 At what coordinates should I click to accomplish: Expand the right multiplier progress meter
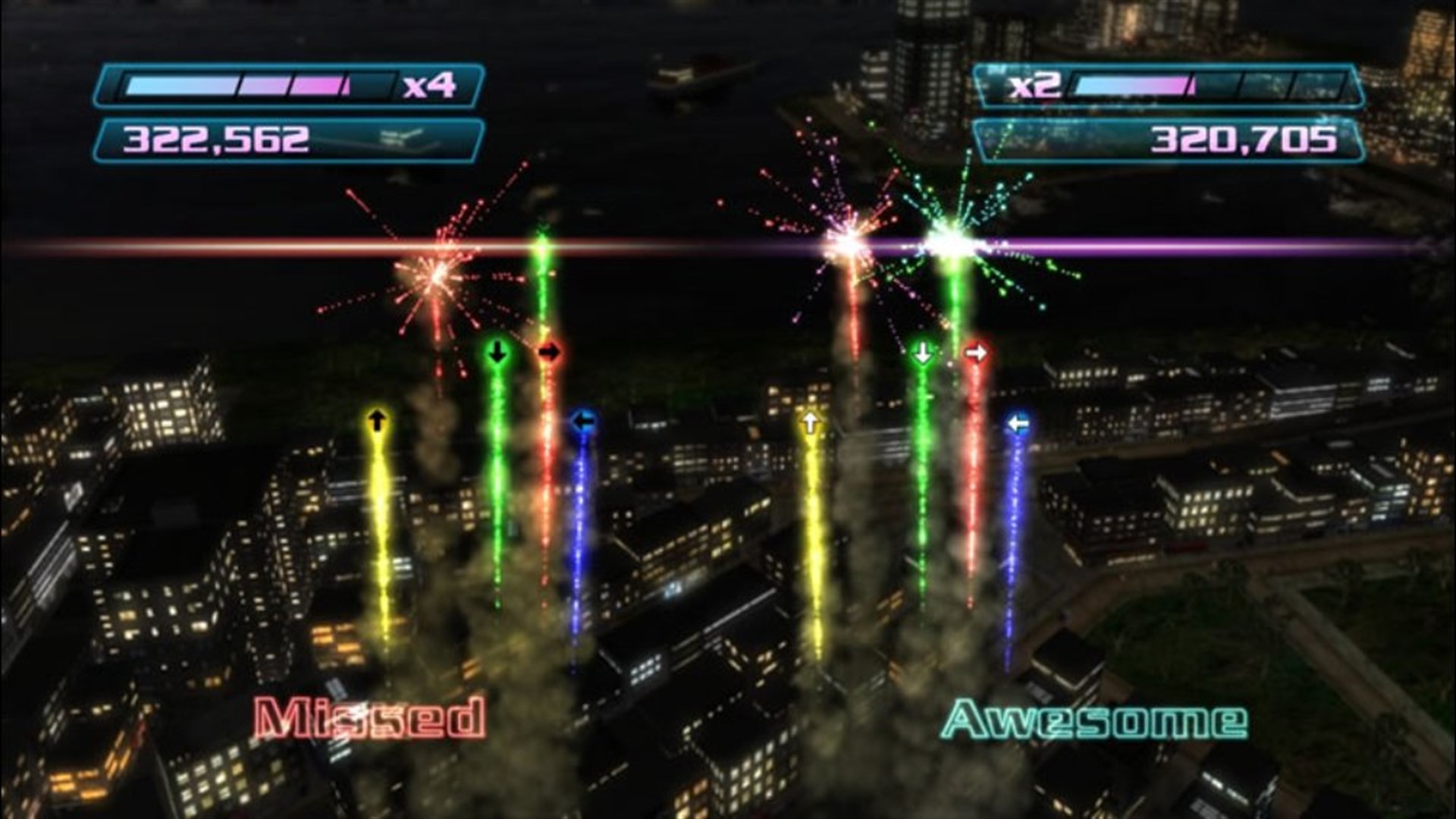(1213, 85)
